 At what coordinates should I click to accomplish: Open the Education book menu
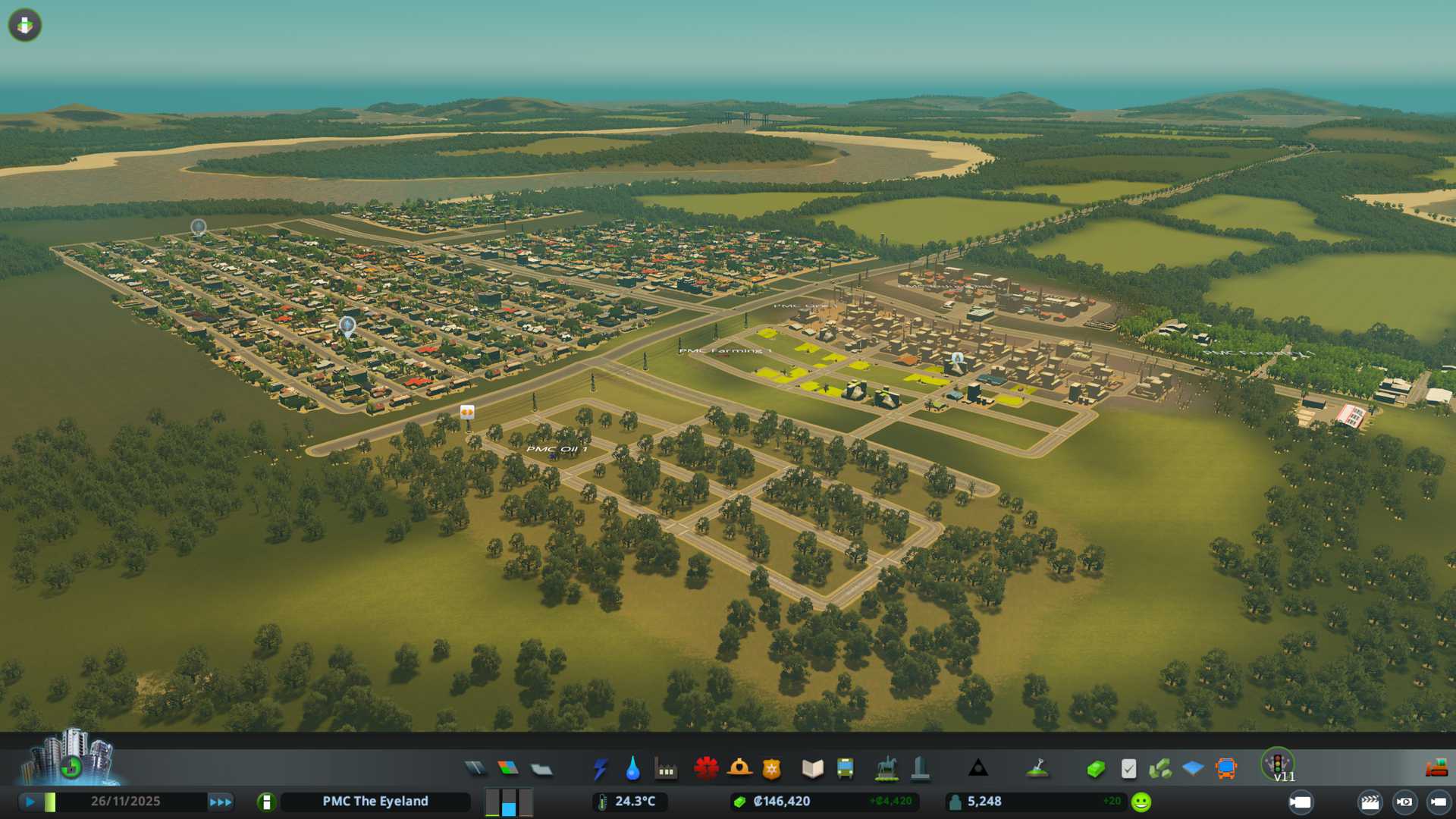pyautogui.click(x=812, y=769)
